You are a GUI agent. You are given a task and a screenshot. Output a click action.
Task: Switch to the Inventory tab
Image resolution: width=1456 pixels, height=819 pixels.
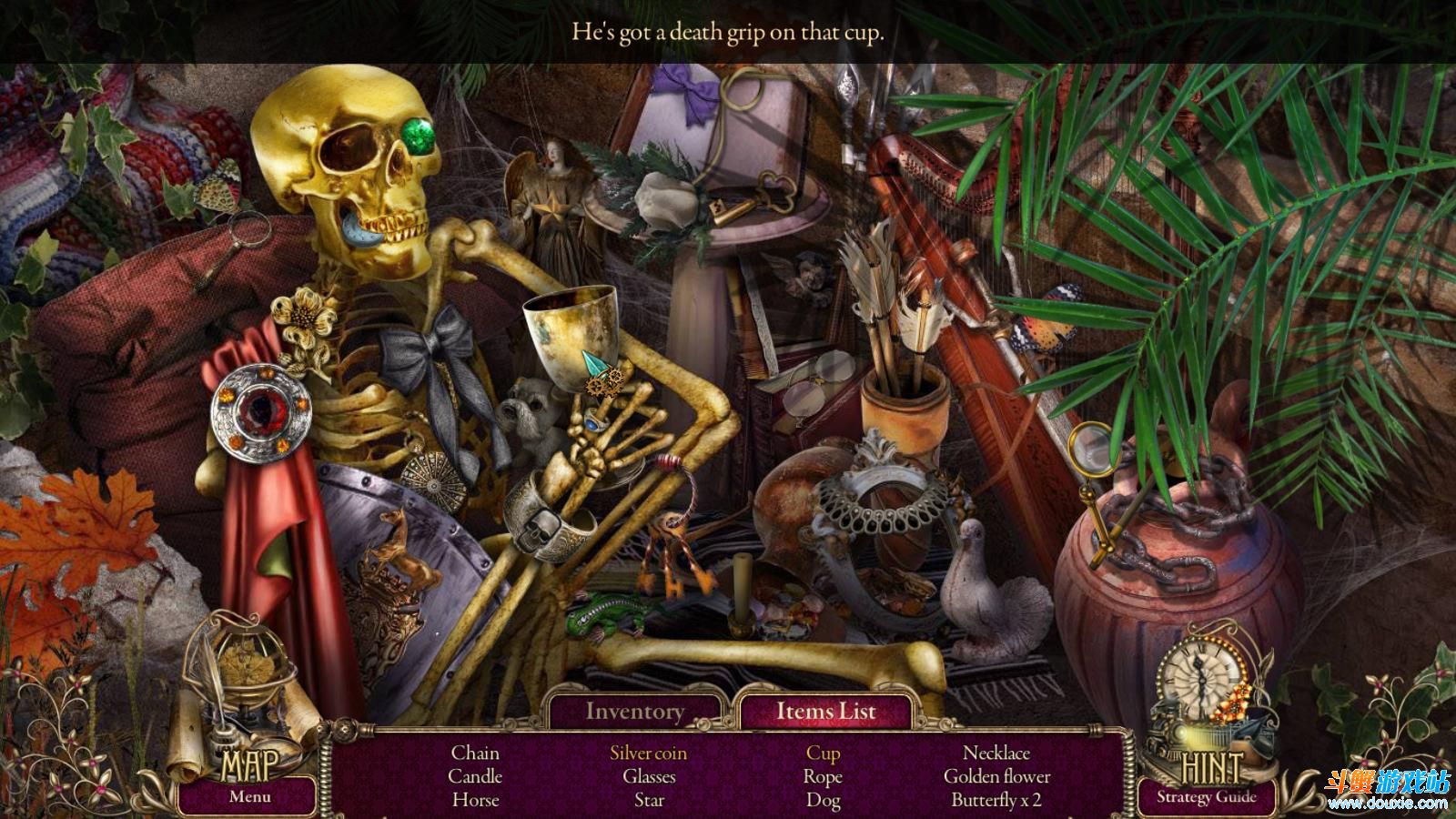point(634,712)
